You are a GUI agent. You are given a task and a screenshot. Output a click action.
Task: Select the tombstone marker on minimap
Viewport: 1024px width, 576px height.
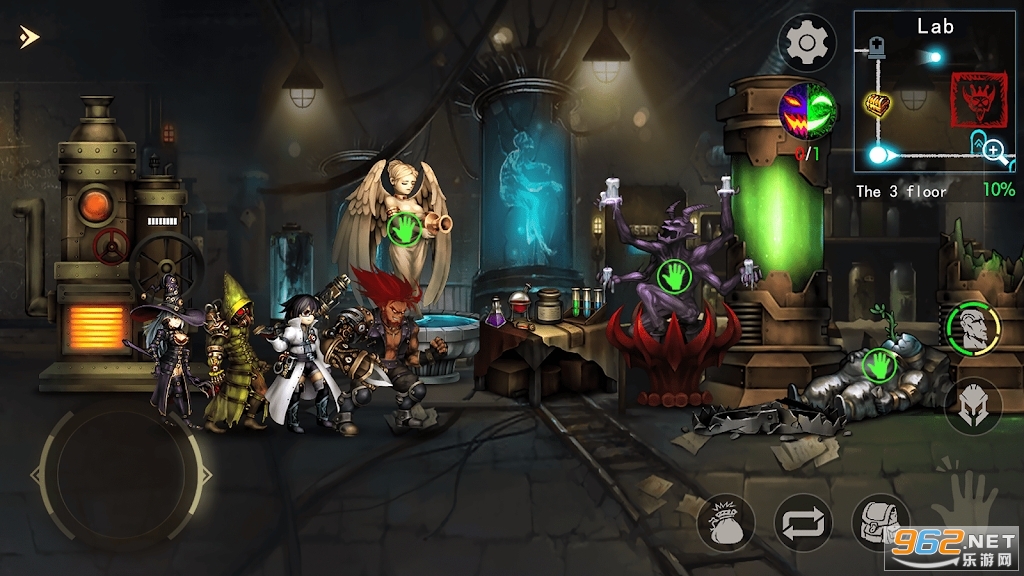(878, 46)
